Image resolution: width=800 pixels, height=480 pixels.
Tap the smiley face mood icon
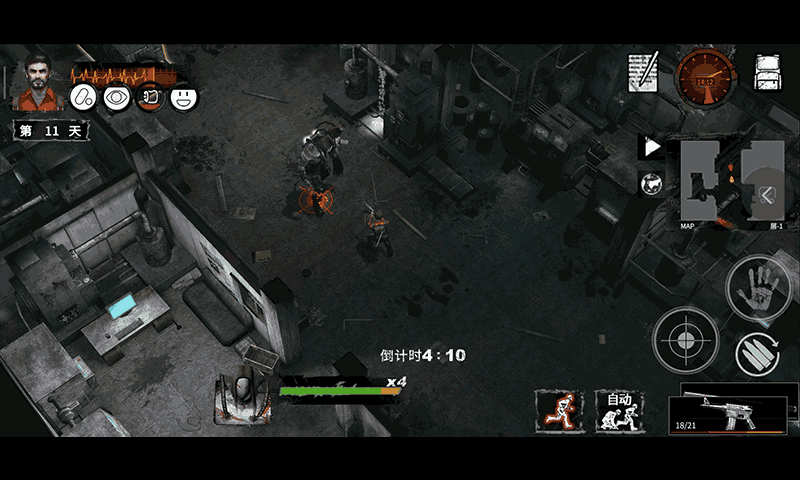pos(184,98)
